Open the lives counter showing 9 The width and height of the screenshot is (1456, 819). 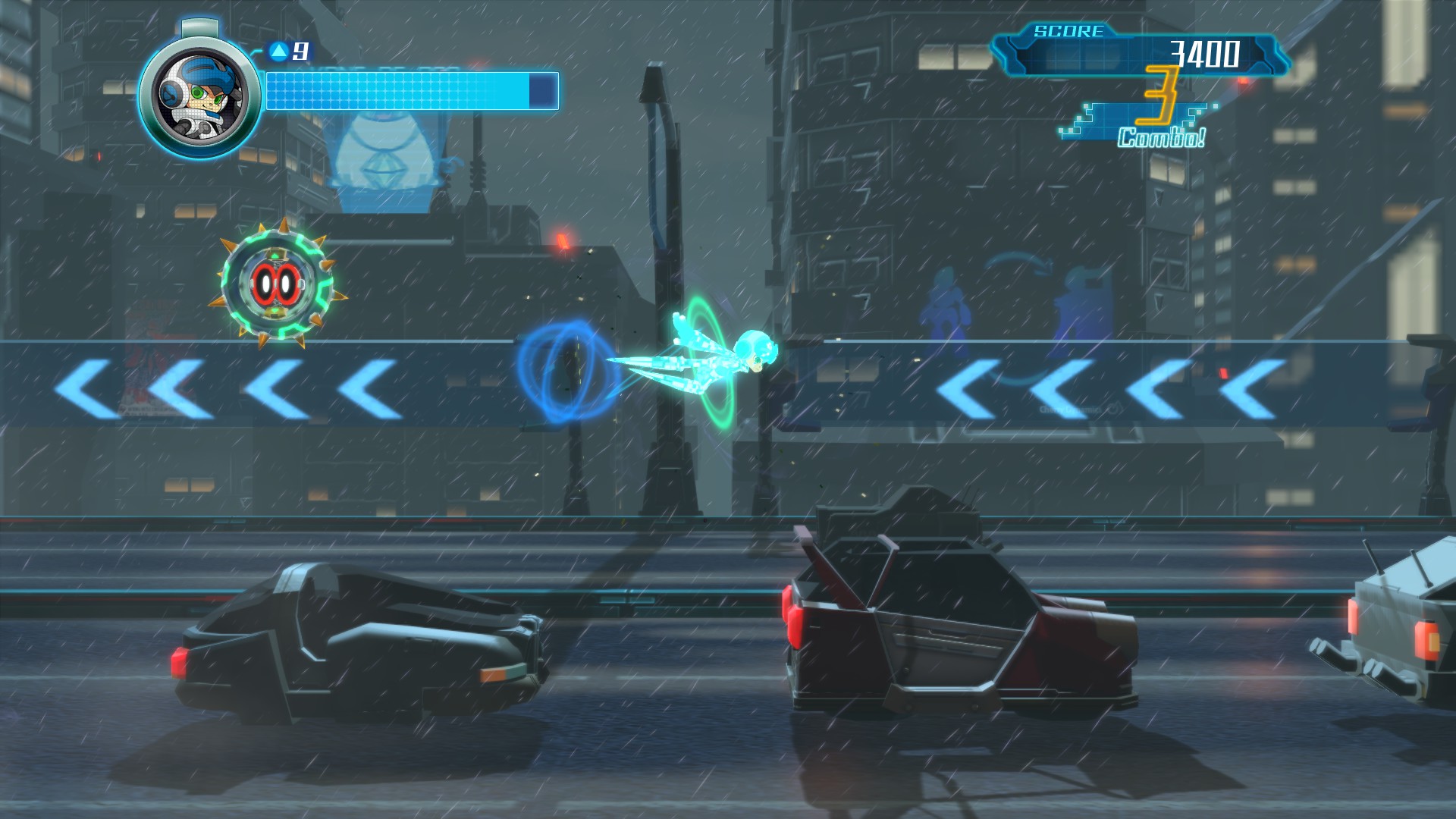pos(301,51)
